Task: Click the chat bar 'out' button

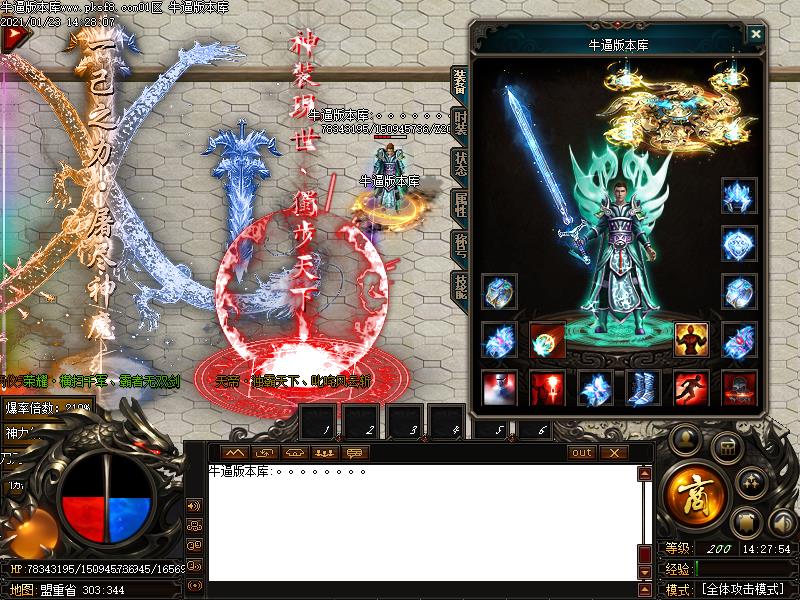Action: tap(582, 453)
